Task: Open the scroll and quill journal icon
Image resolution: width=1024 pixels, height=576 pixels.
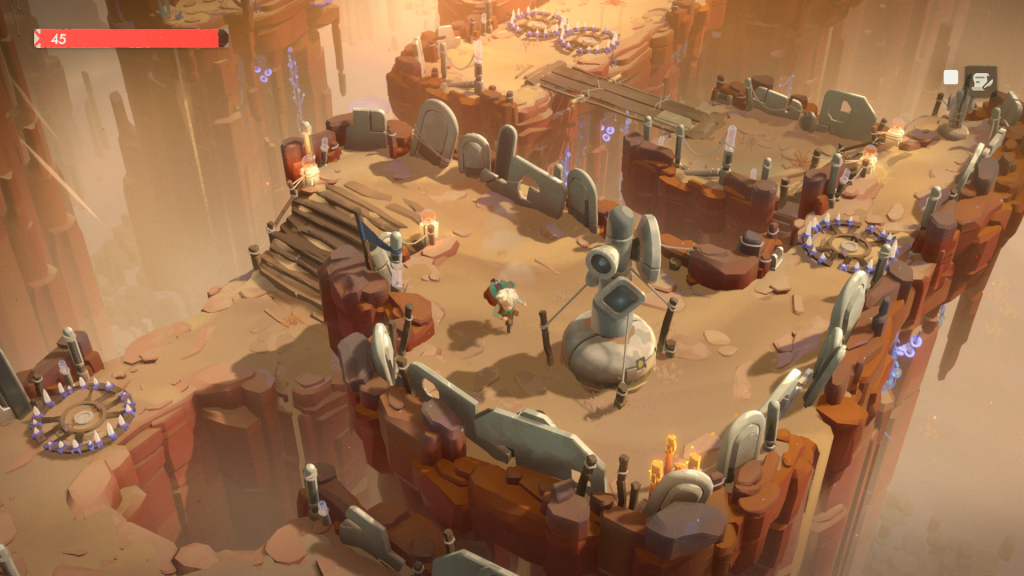Action: (980, 79)
